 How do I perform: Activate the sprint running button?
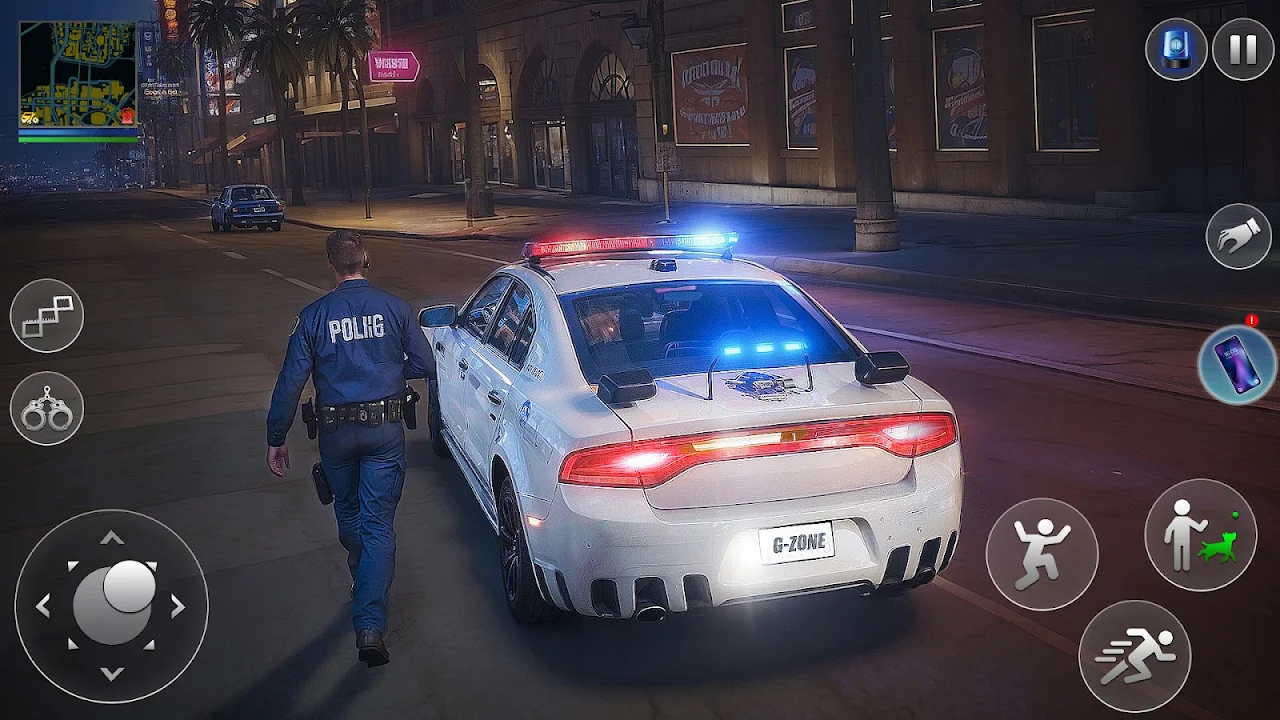1134,656
